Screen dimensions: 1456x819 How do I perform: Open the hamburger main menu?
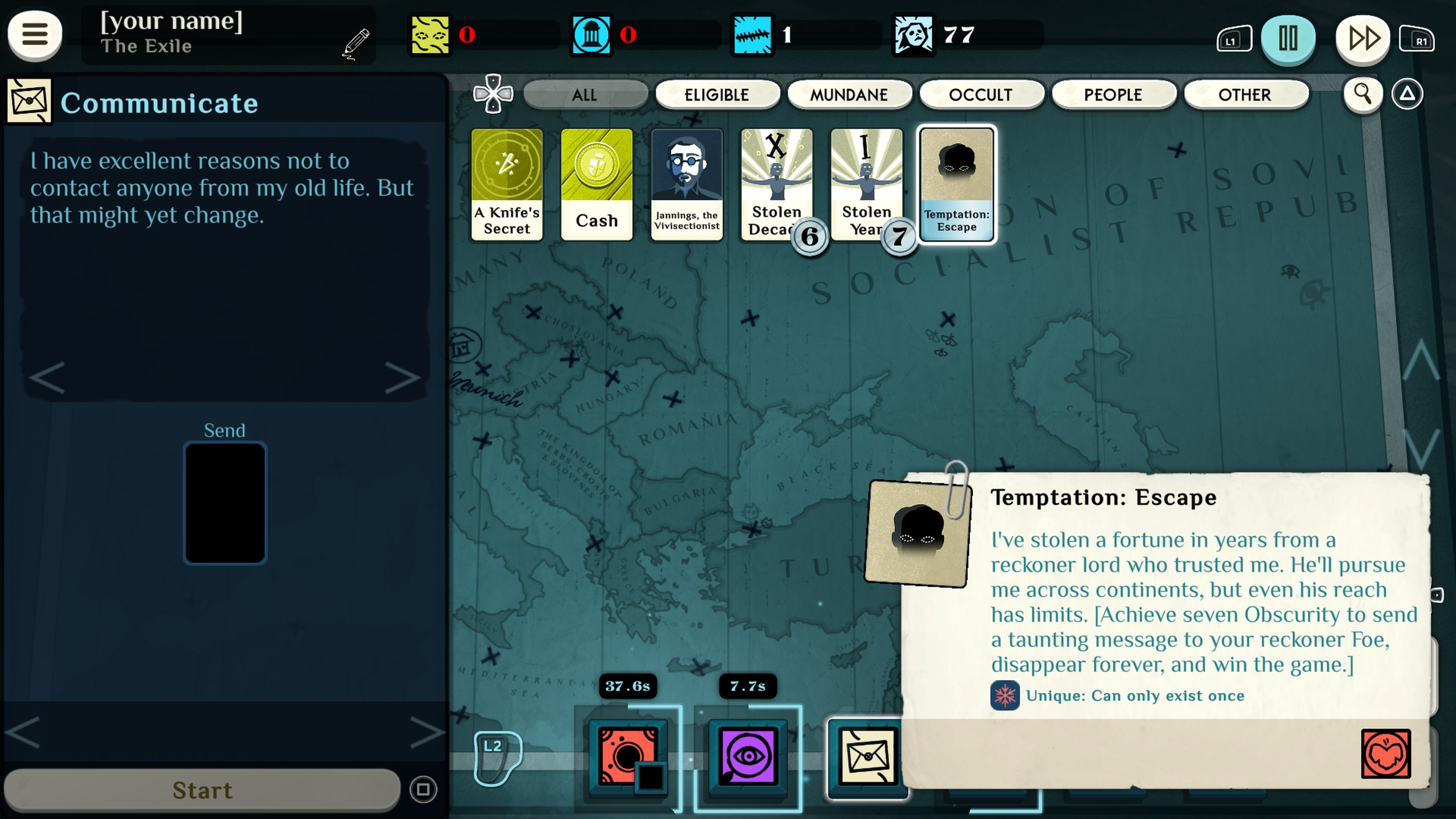[x=35, y=35]
